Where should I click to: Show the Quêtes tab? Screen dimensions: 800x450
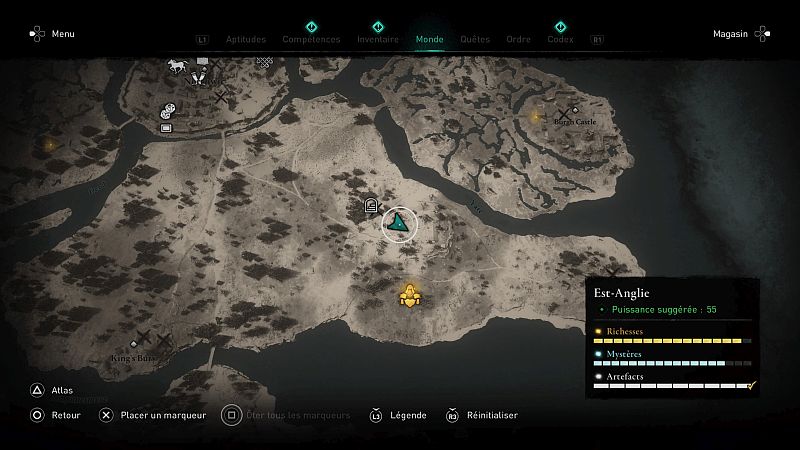point(475,40)
